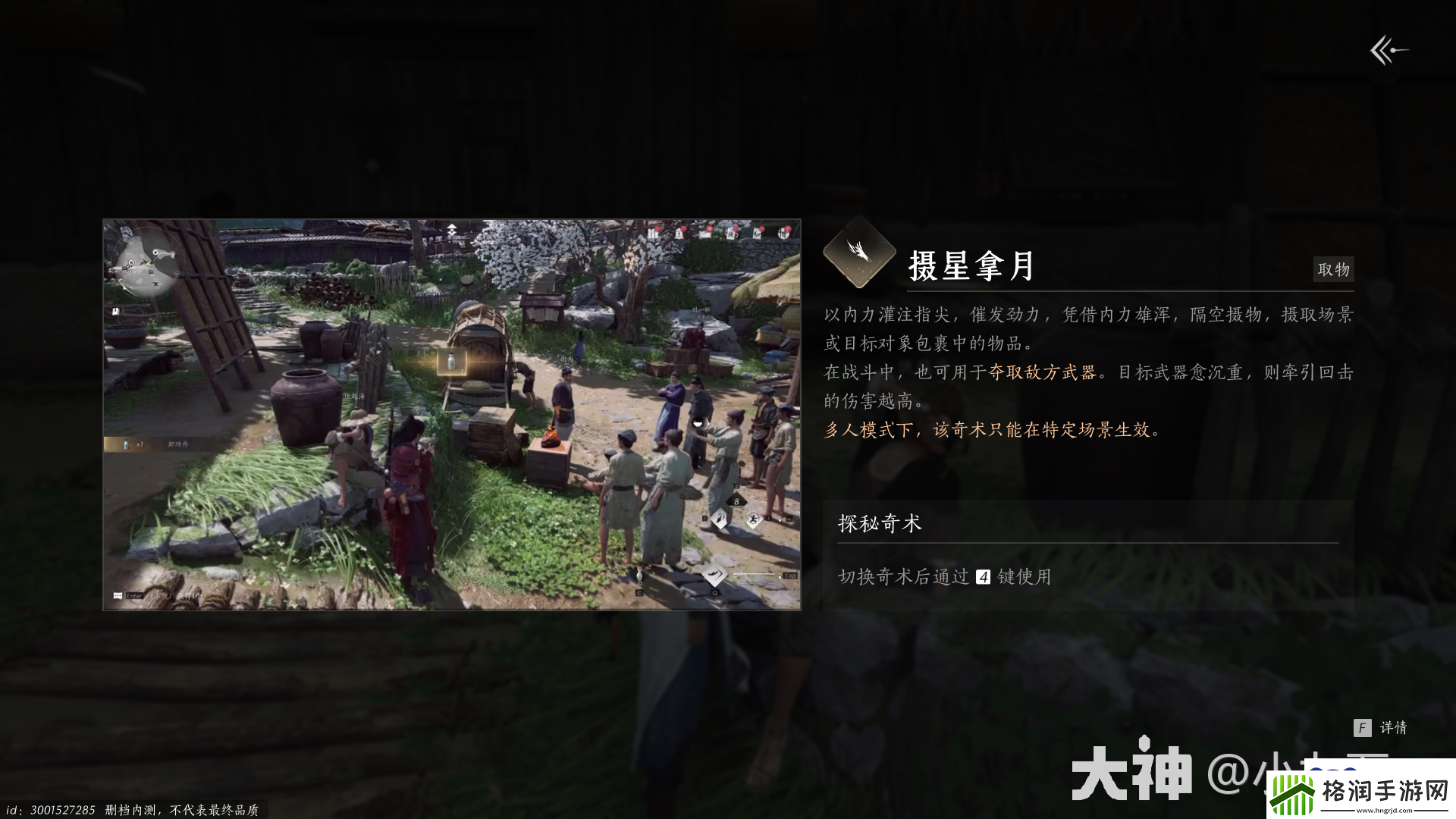Screen dimensions: 1456x819
Task: Expand the arrow beside the consumable slot
Action: pyautogui.click(x=654, y=574)
